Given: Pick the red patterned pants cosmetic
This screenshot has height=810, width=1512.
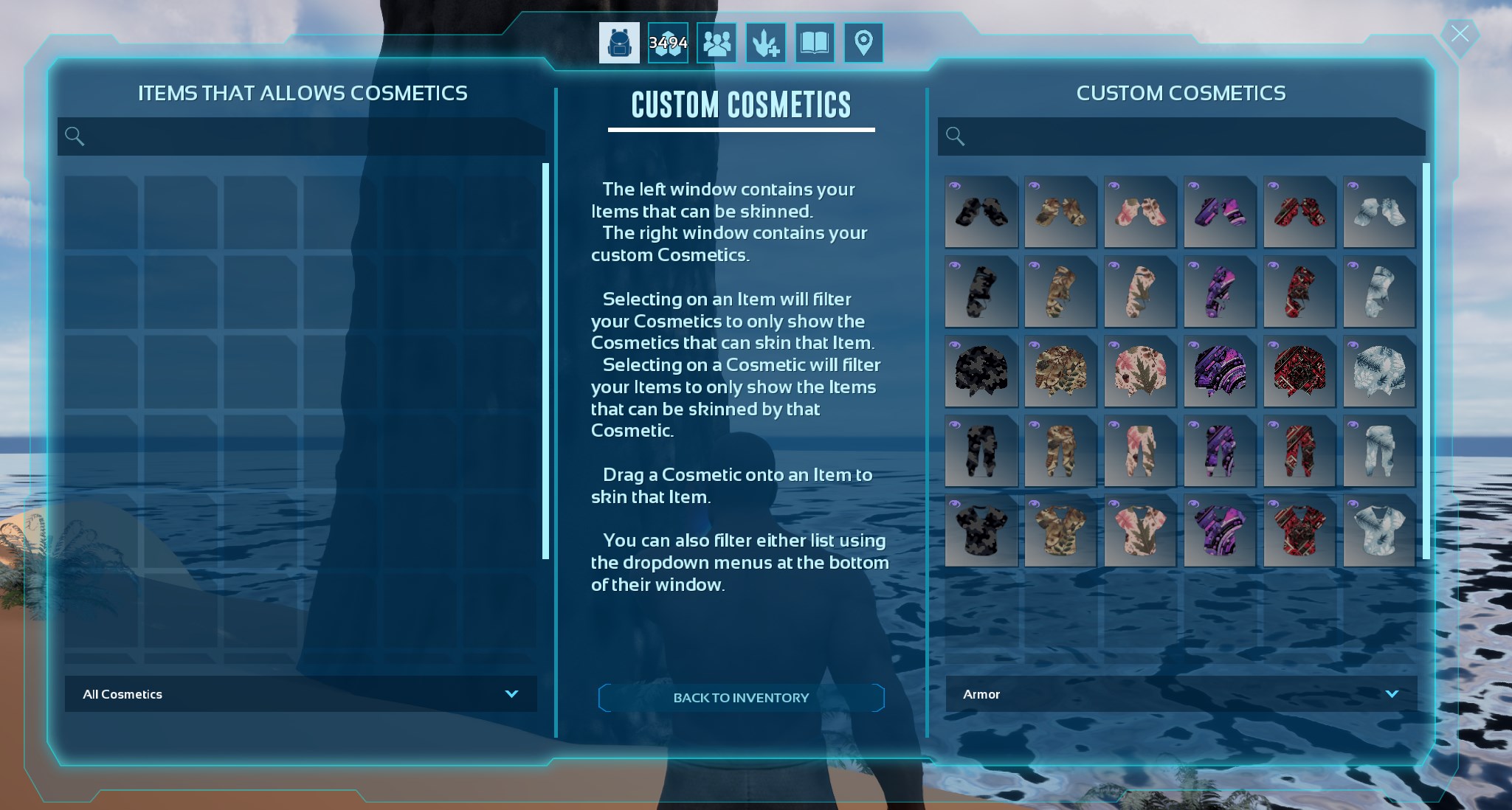Looking at the screenshot, I should click(1299, 451).
